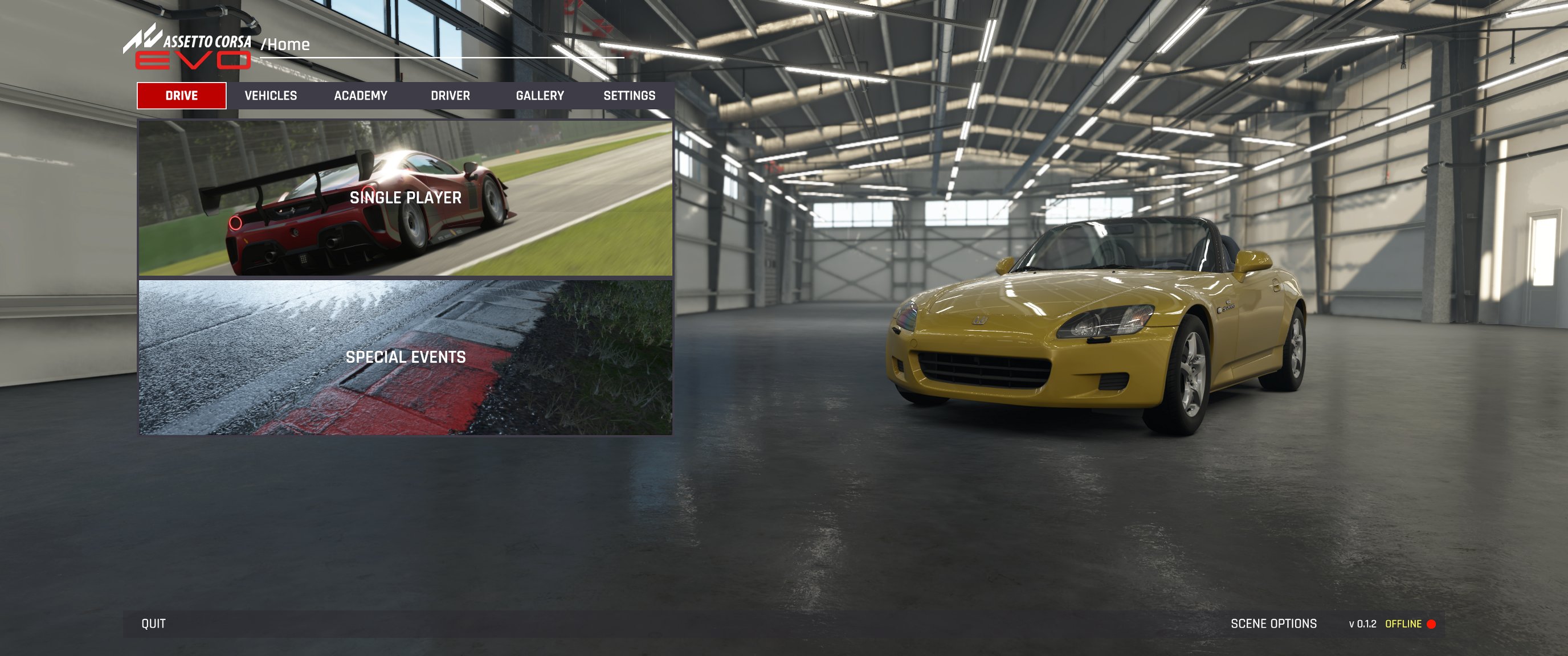Quit the game
Viewport: 1568px width, 656px height.
[153, 624]
